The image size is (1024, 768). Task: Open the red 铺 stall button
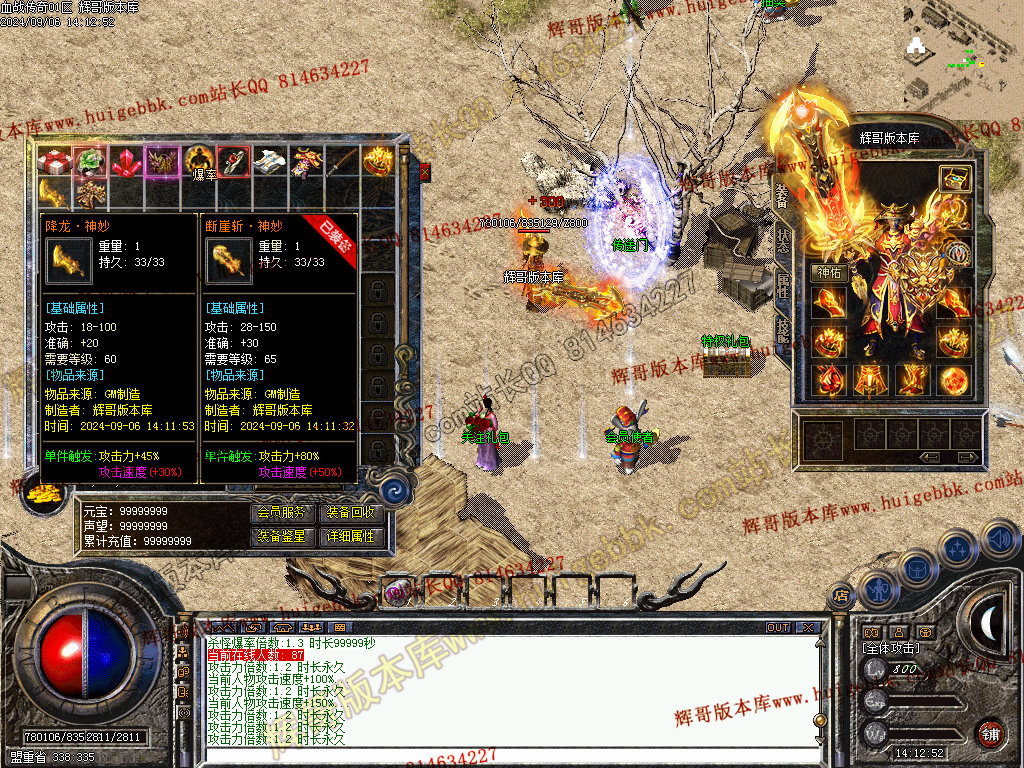pyautogui.click(x=991, y=733)
